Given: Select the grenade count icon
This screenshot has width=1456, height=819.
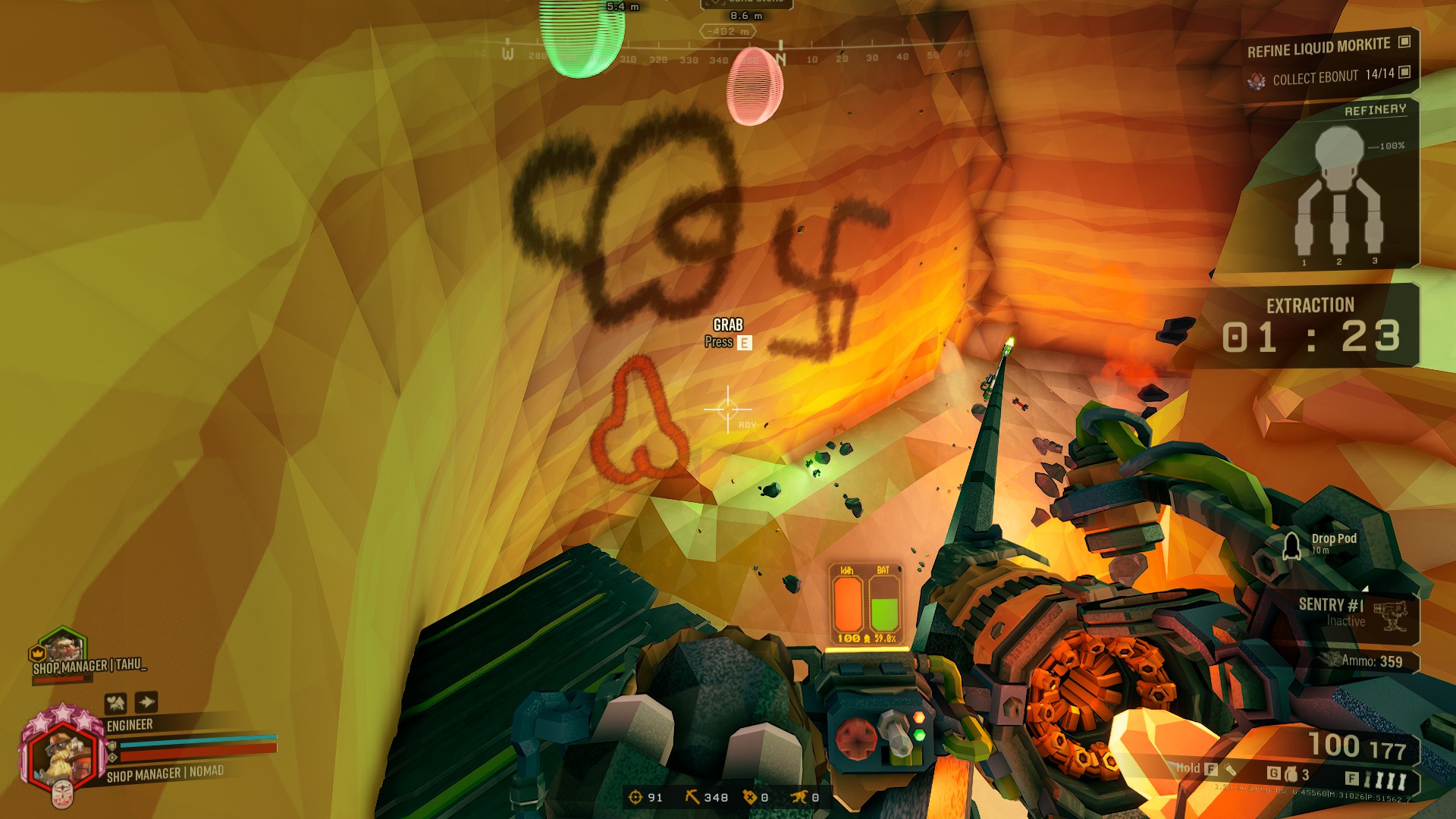Looking at the screenshot, I should pyautogui.click(x=1291, y=774).
